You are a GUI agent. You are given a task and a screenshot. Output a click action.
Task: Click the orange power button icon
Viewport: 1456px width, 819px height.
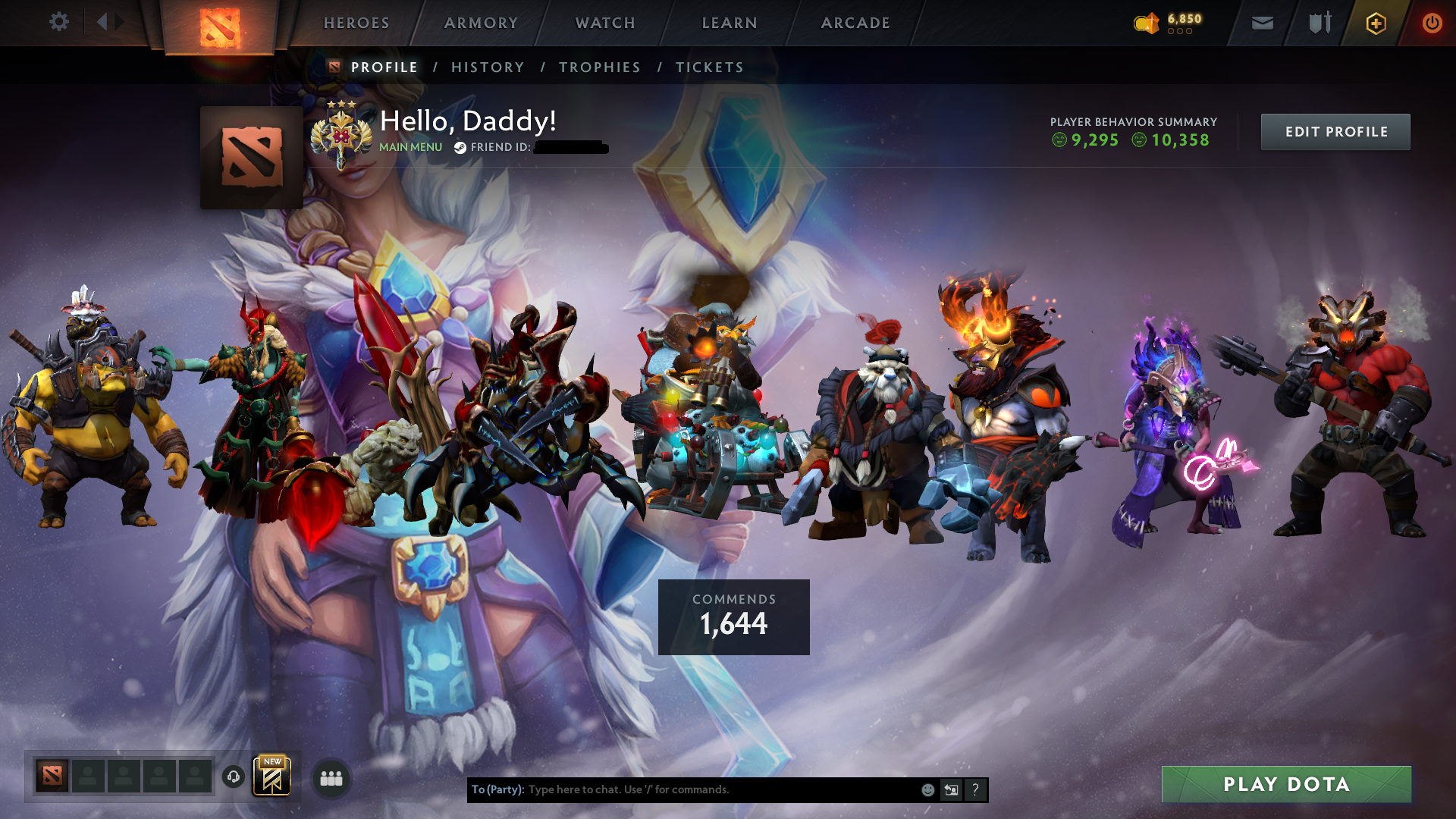point(1432,23)
